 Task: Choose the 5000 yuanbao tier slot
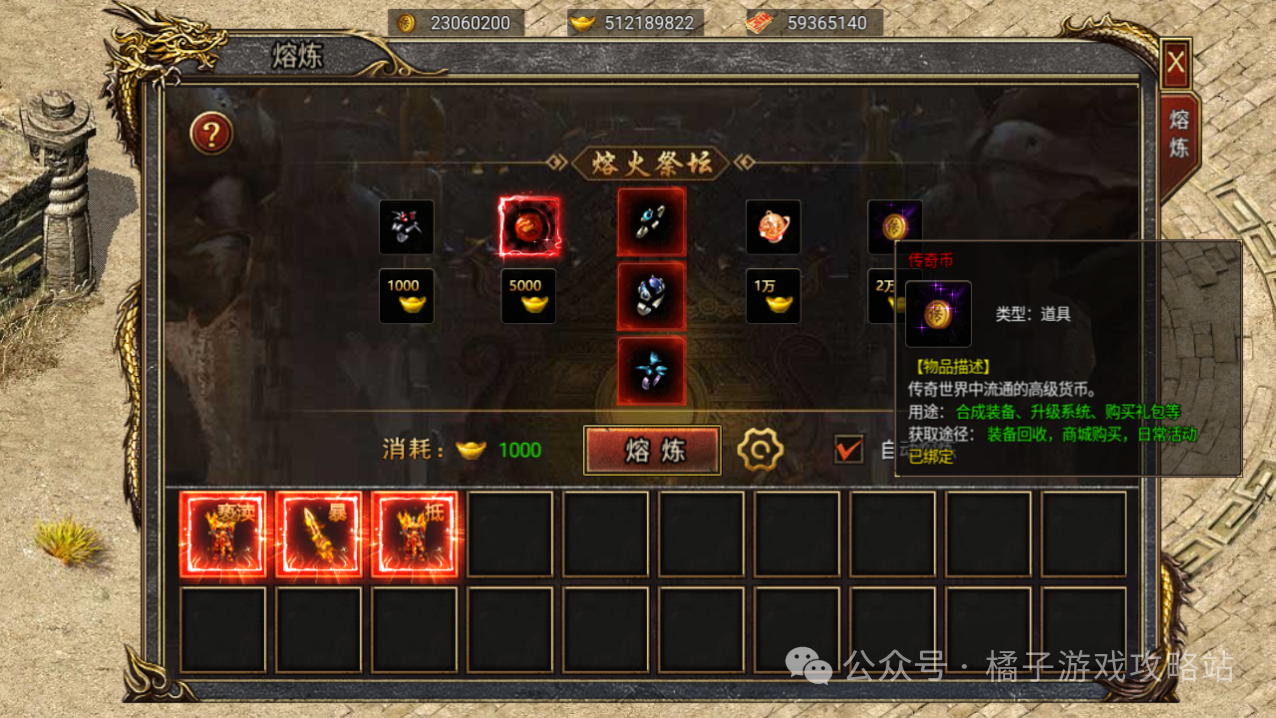528,296
